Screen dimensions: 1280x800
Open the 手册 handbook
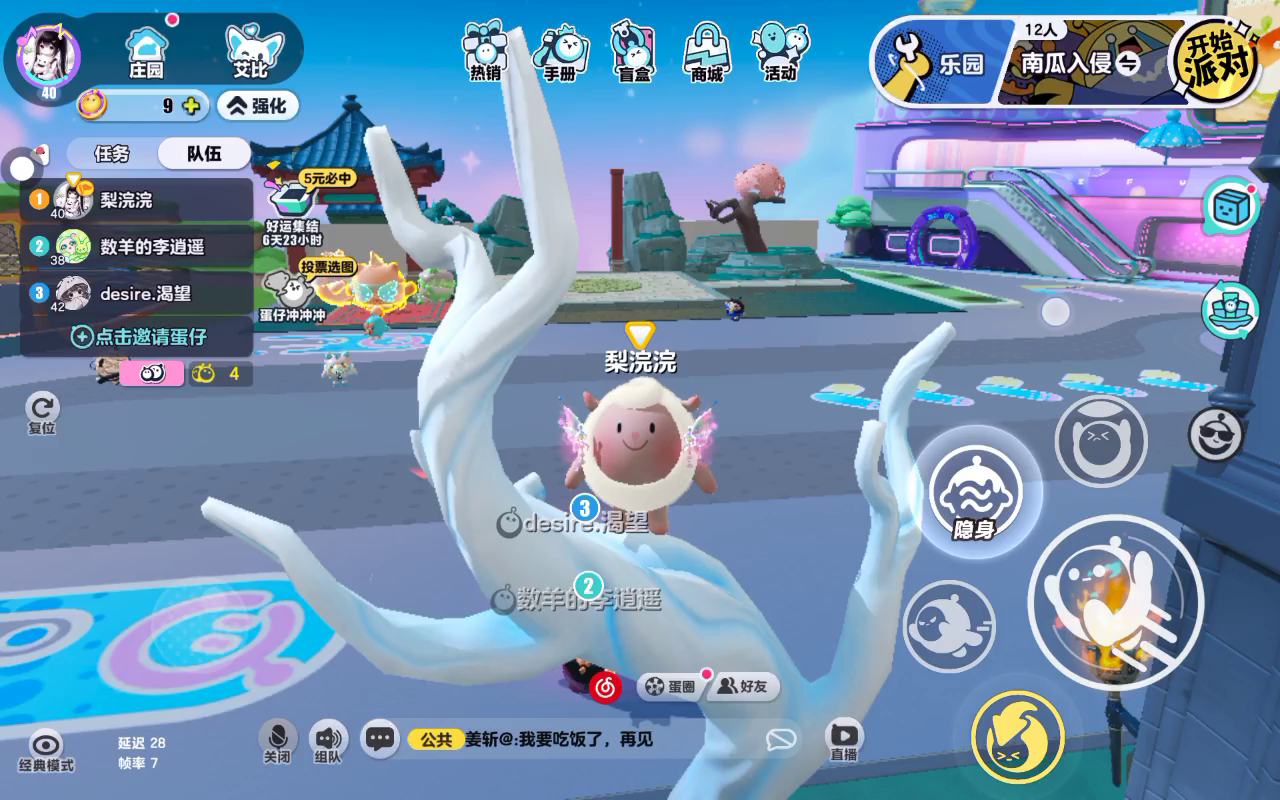(559, 51)
